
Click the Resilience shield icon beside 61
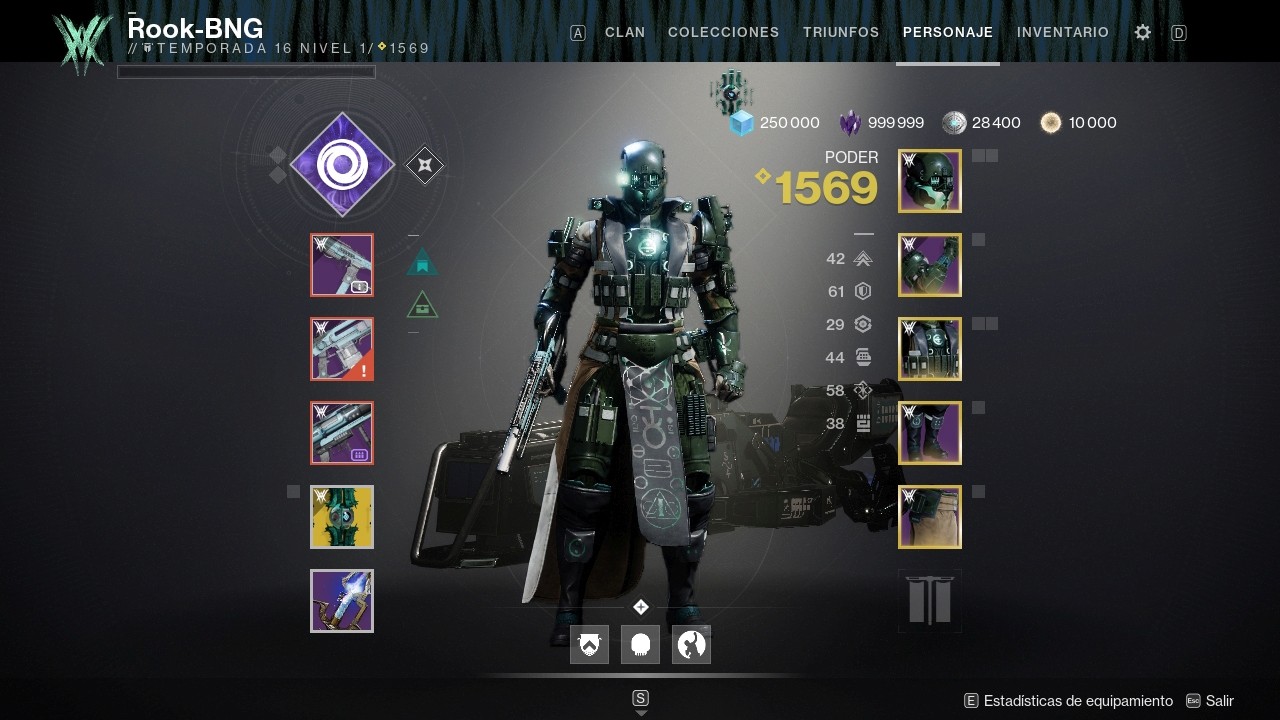(862, 291)
